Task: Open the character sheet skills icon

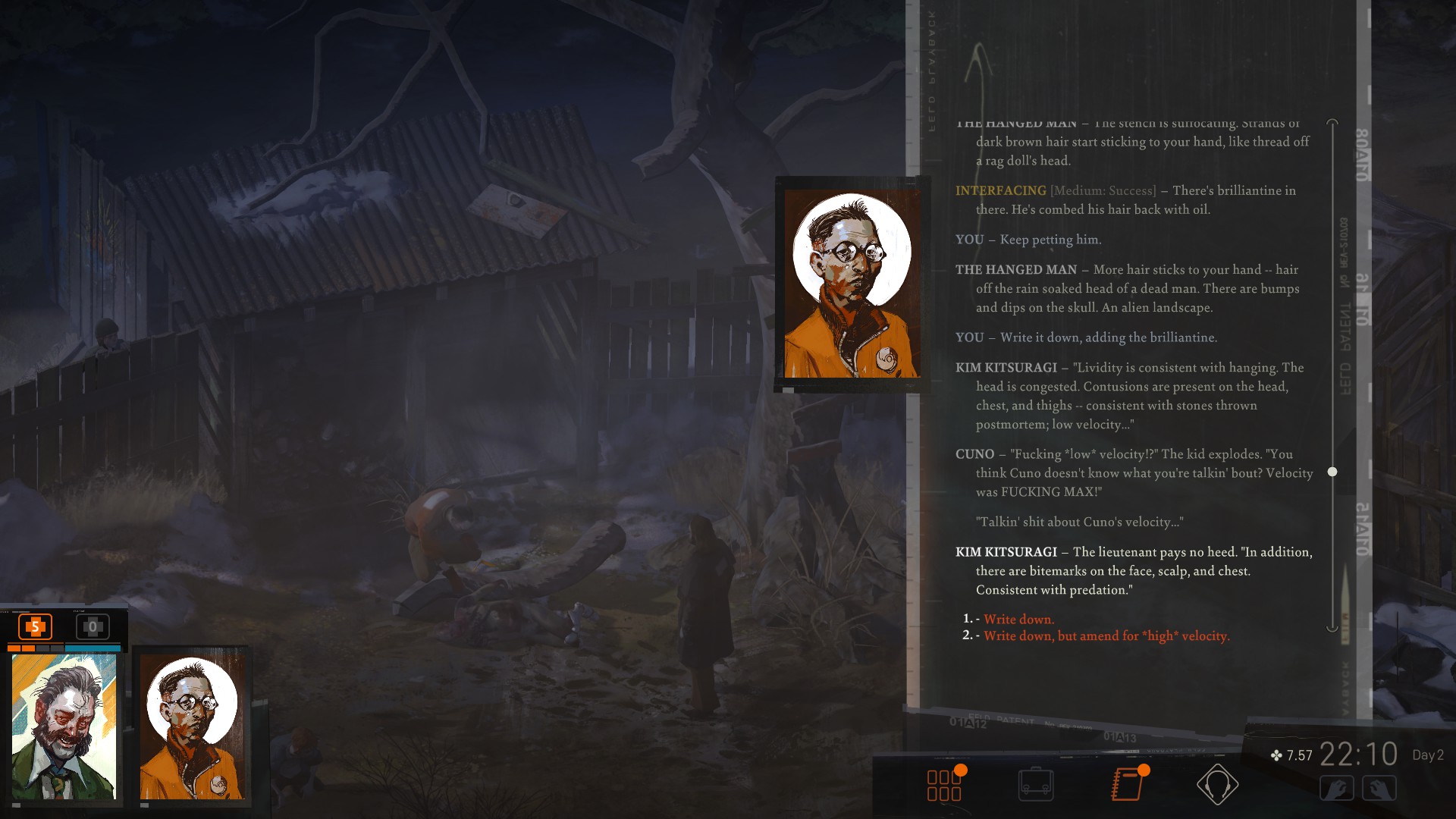Action: 943,786
